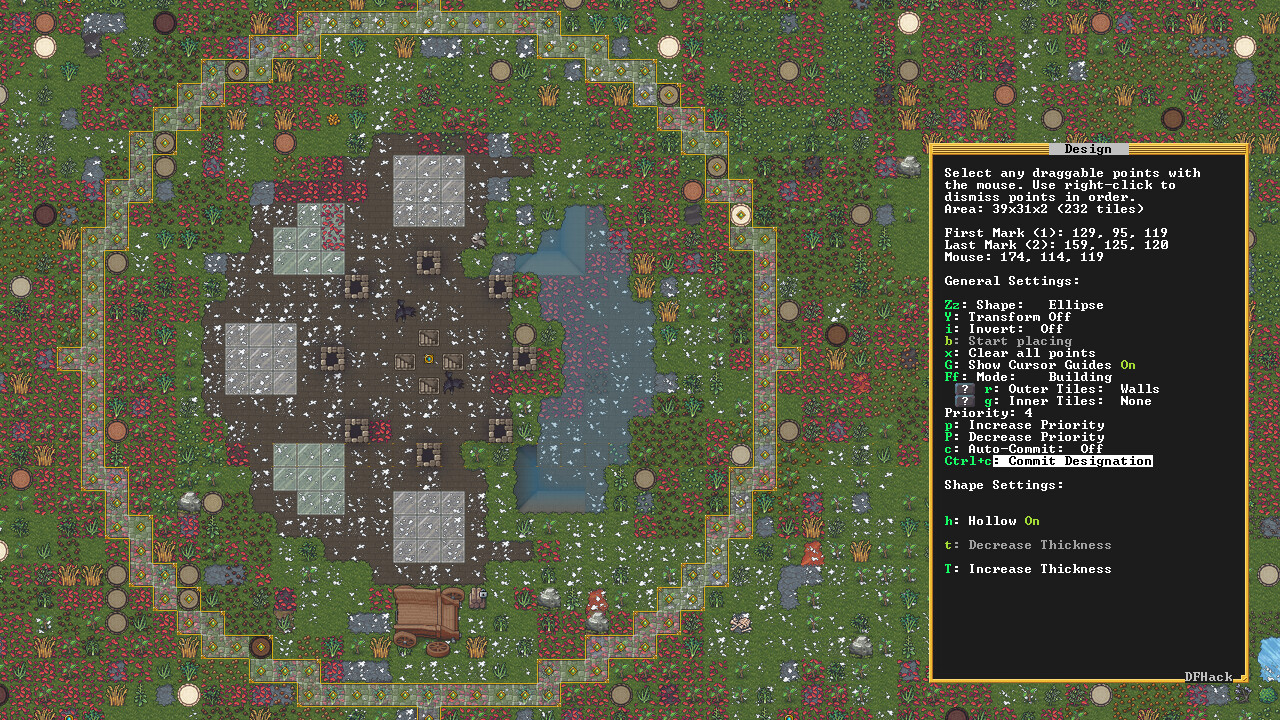Click the Design panel title
The image size is (1280, 720).
pyautogui.click(x=1089, y=148)
